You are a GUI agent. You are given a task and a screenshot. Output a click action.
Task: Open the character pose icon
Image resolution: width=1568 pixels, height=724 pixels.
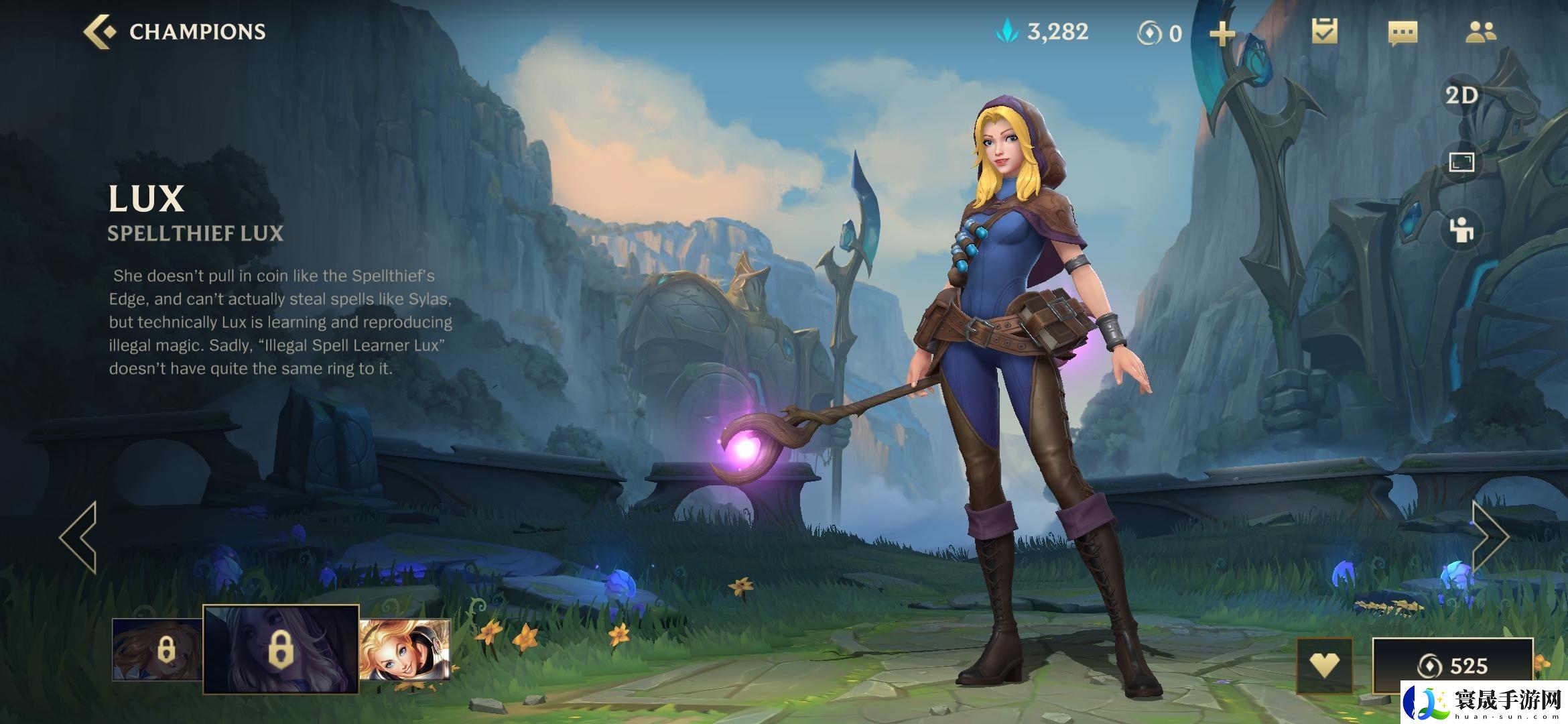point(1461,230)
